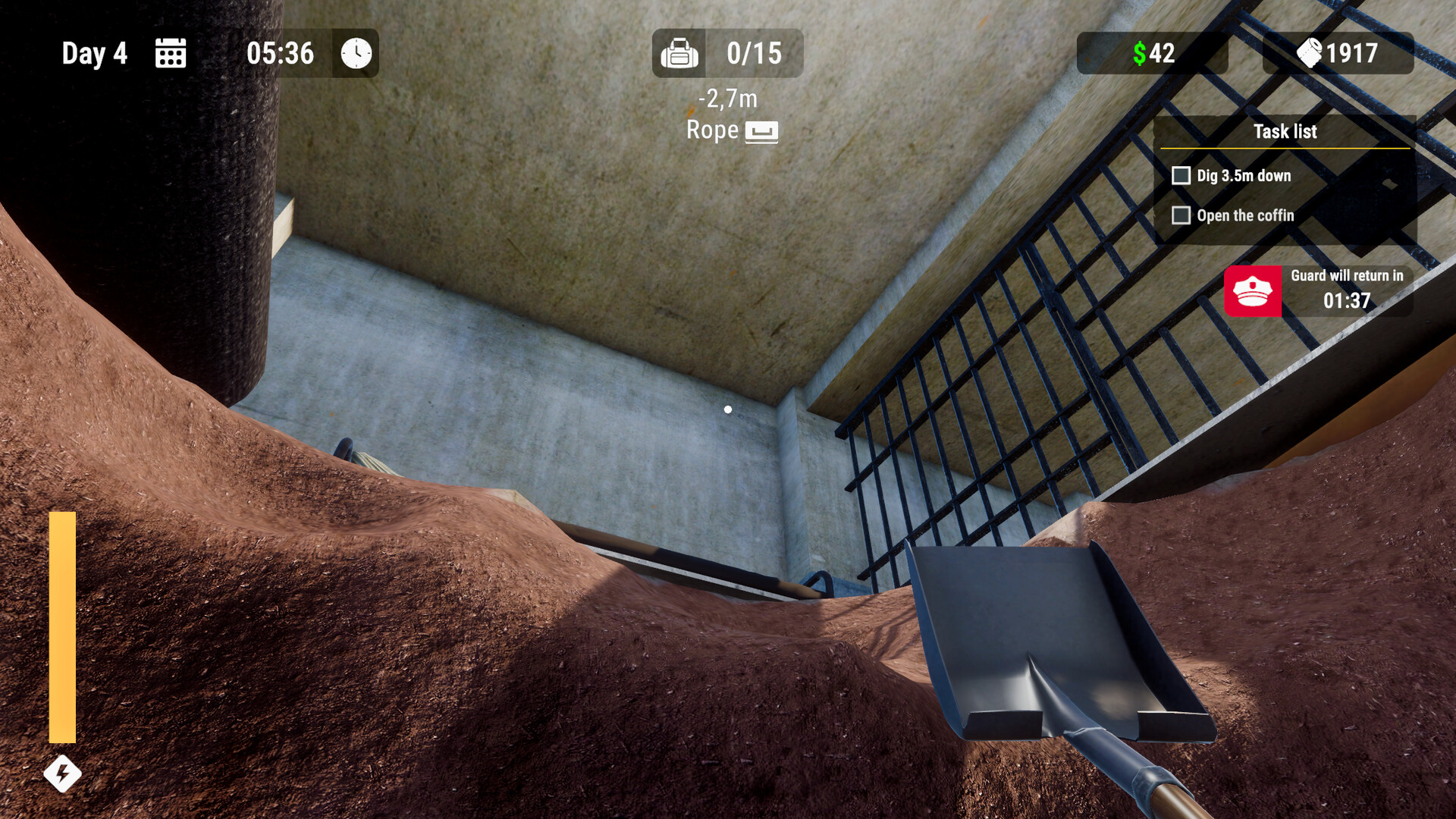The width and height of the screenshot is (1456, 819).
Task: Click the -2,7m depth readout
Action: click(x=728, y=97)
